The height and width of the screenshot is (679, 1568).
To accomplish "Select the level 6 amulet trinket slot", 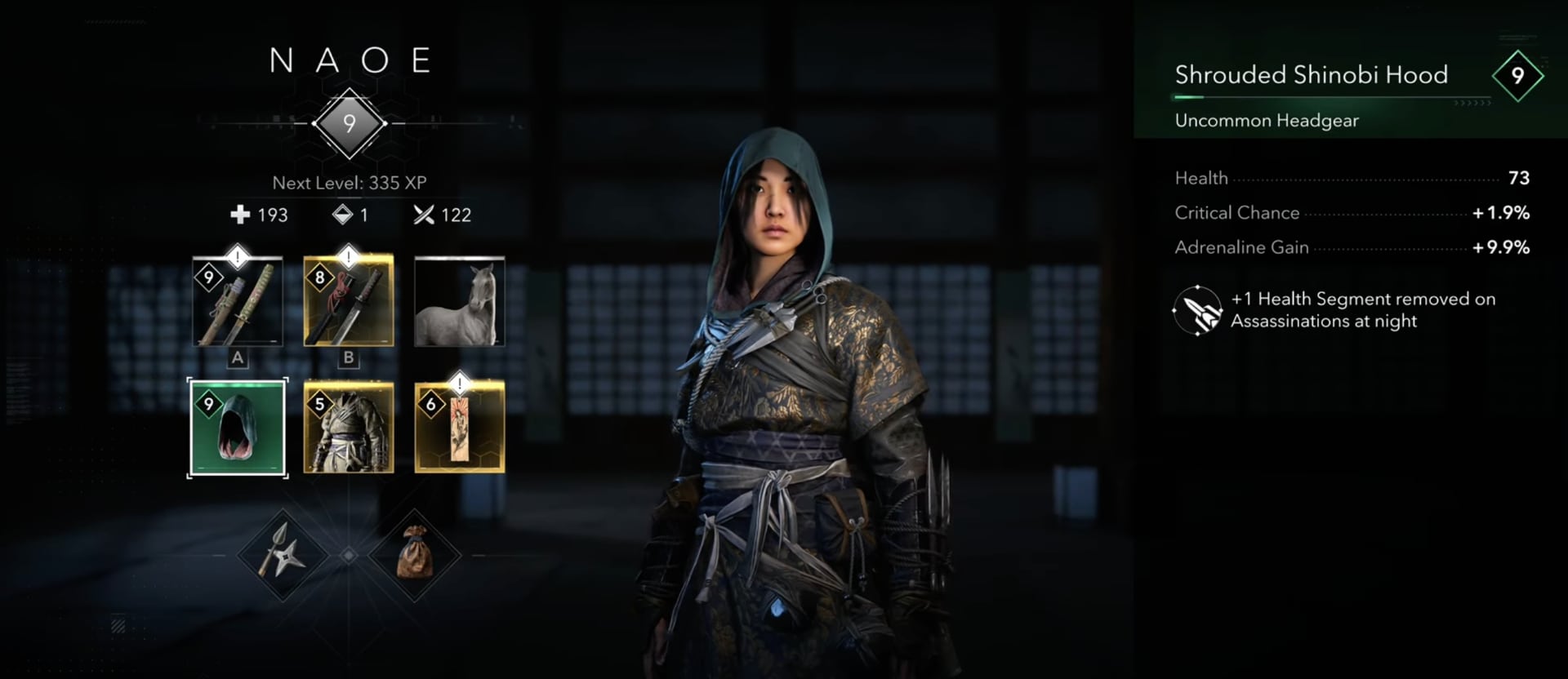I will 459,428.
